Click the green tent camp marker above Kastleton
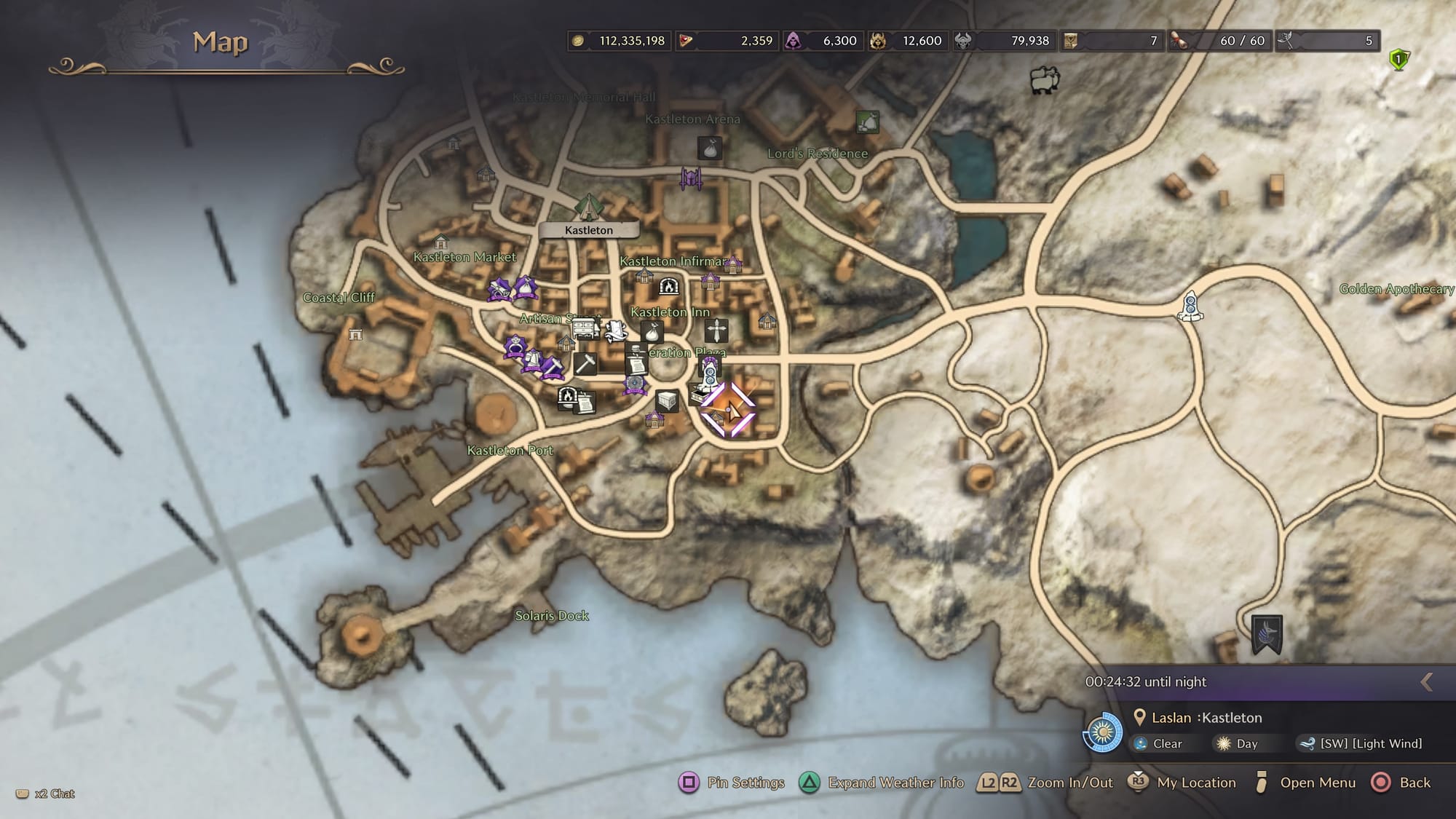This screenshot has width=1456, height=819. click(587, 207)
